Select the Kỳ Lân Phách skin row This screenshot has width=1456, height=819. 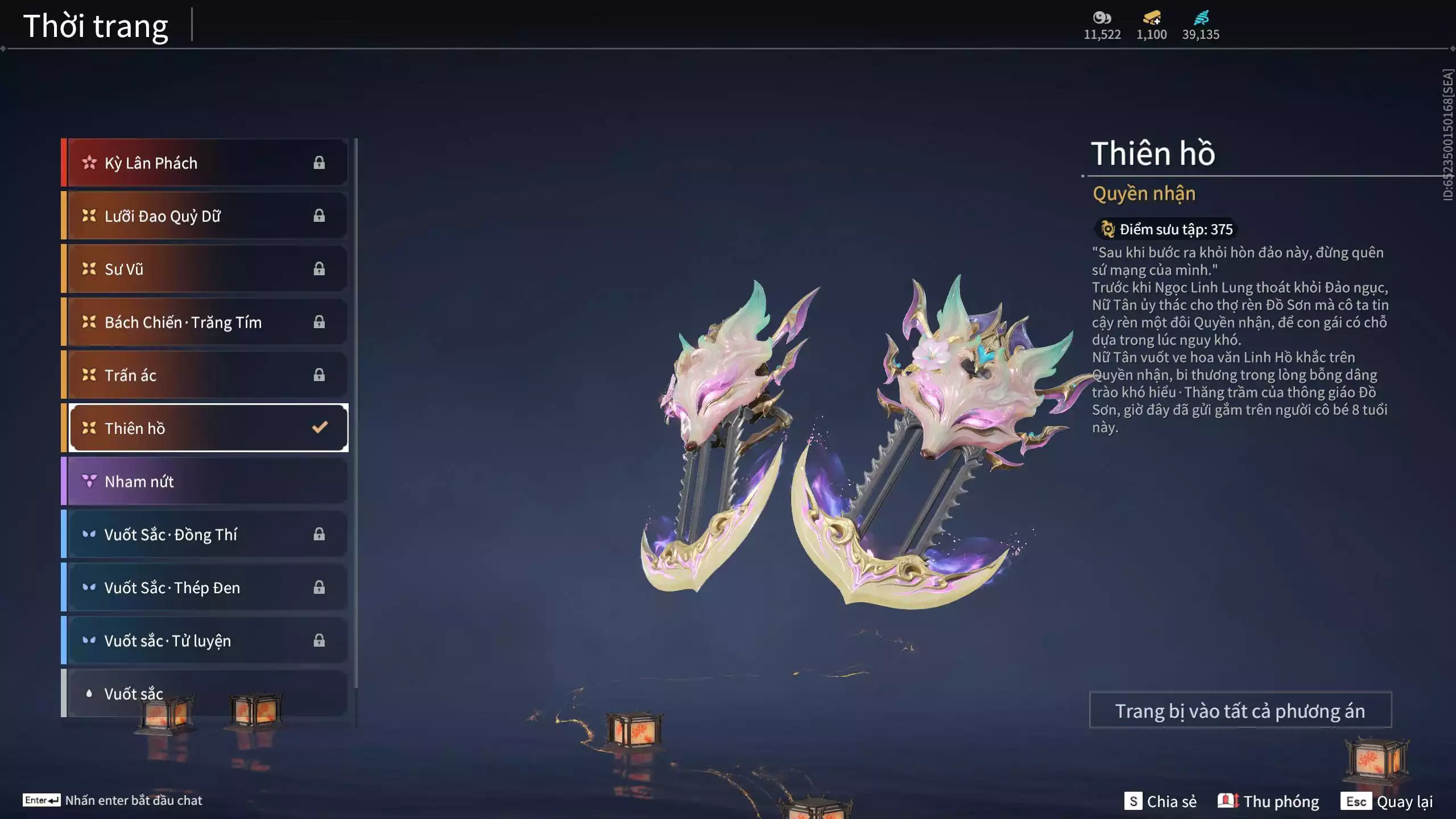pyautogui.click(x=205, y=163)
